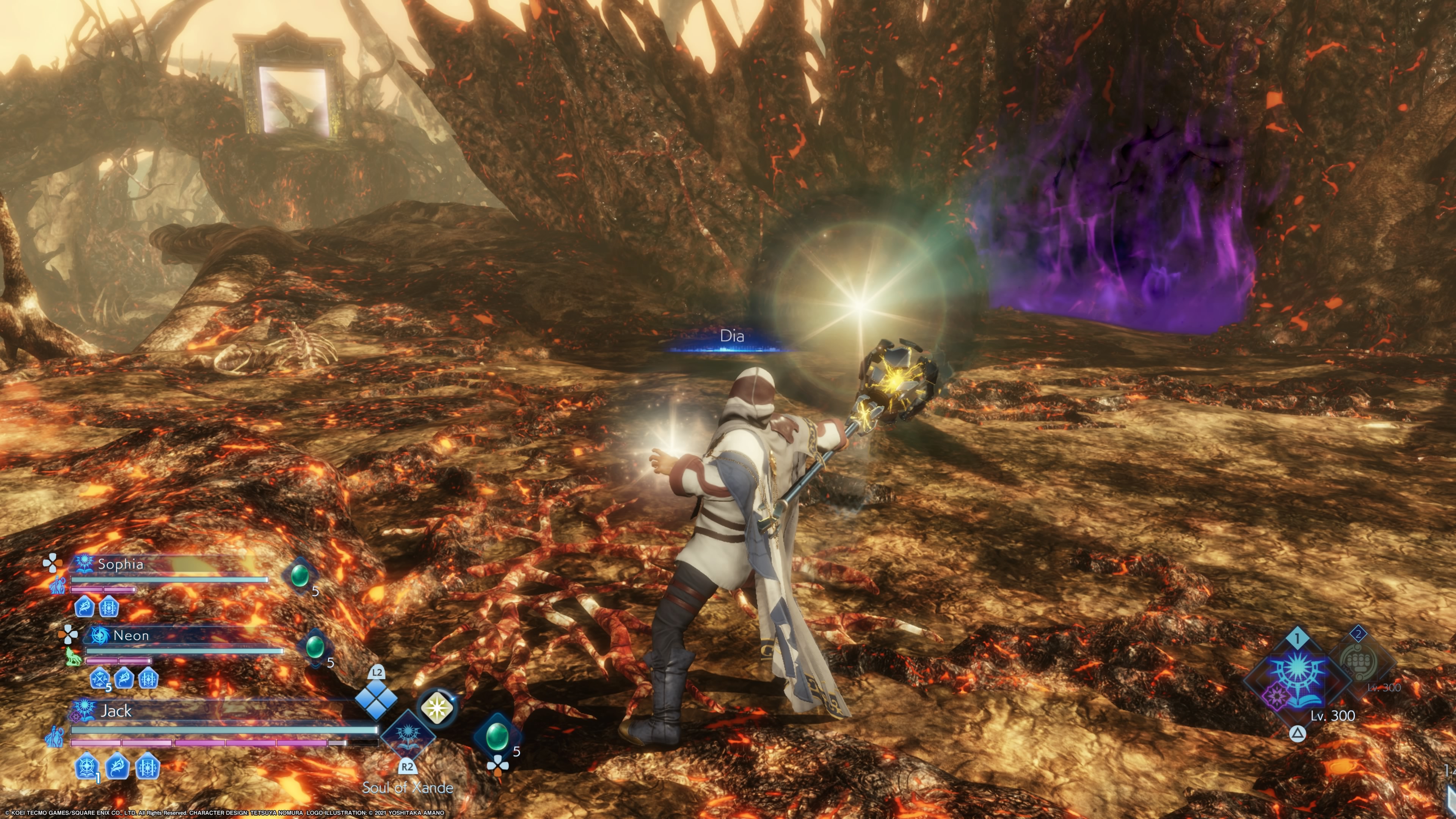Click Jack's compass-and-book buff icon

87,767
